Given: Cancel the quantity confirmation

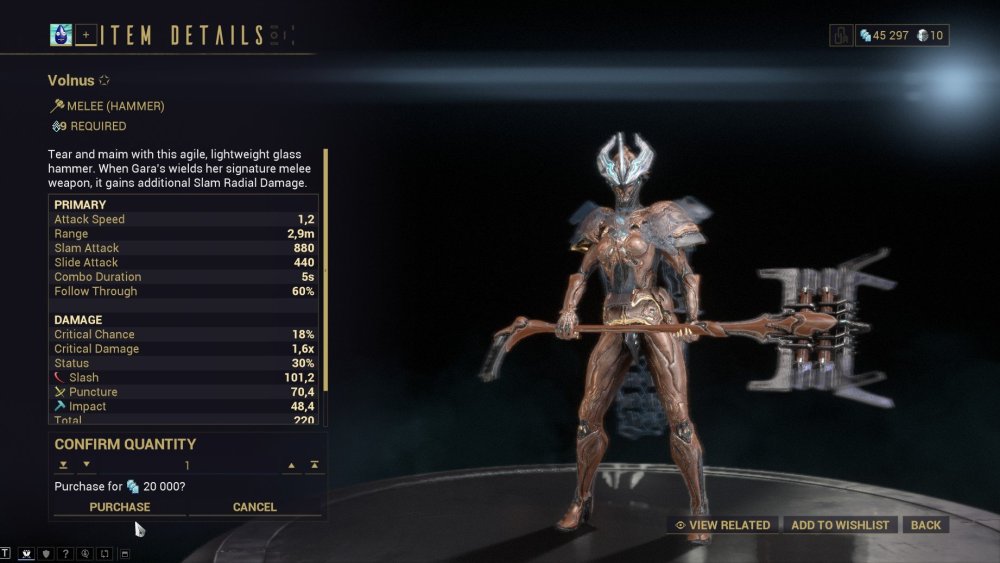Looking at the screenshot, I should [x=255, y=507].
